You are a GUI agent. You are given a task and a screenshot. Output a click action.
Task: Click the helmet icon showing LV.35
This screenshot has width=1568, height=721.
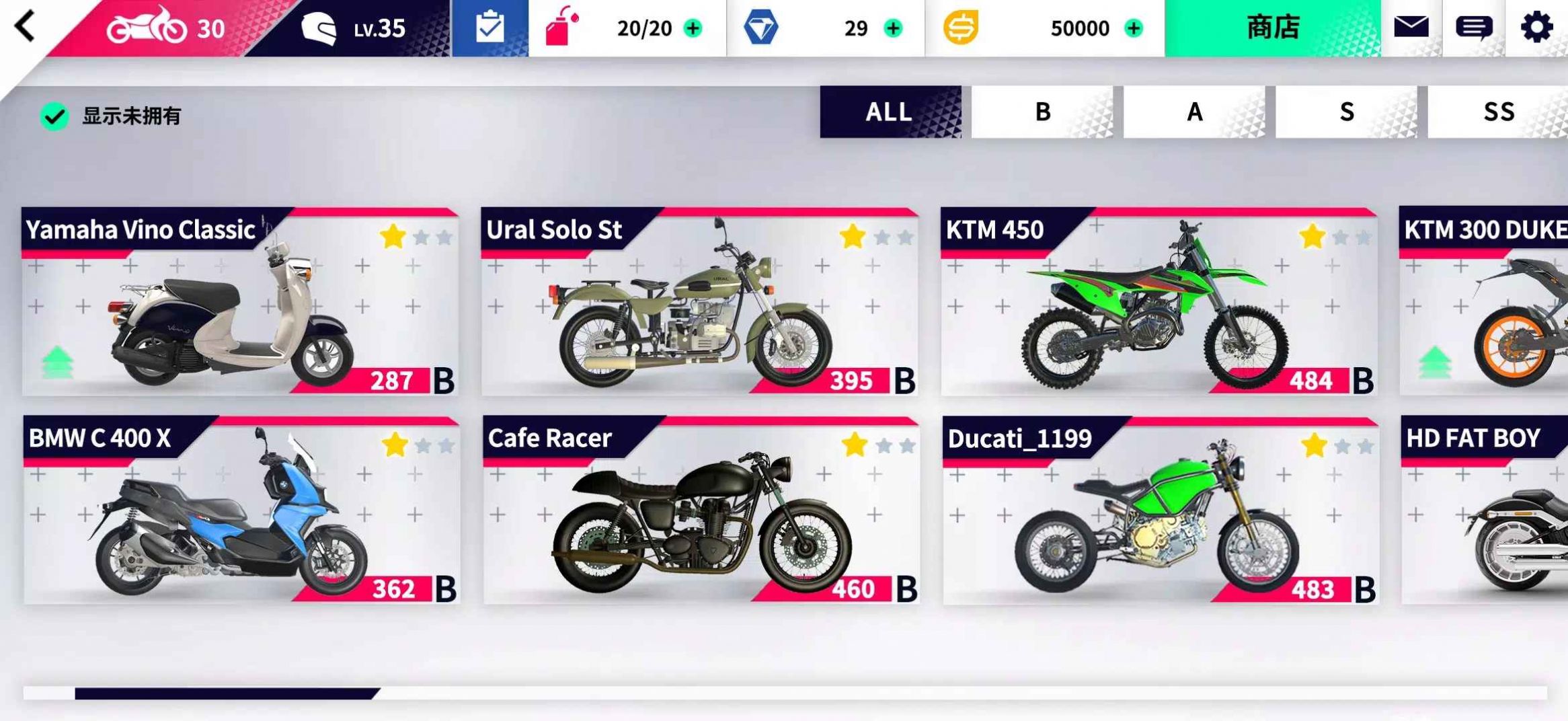point(321,28)
